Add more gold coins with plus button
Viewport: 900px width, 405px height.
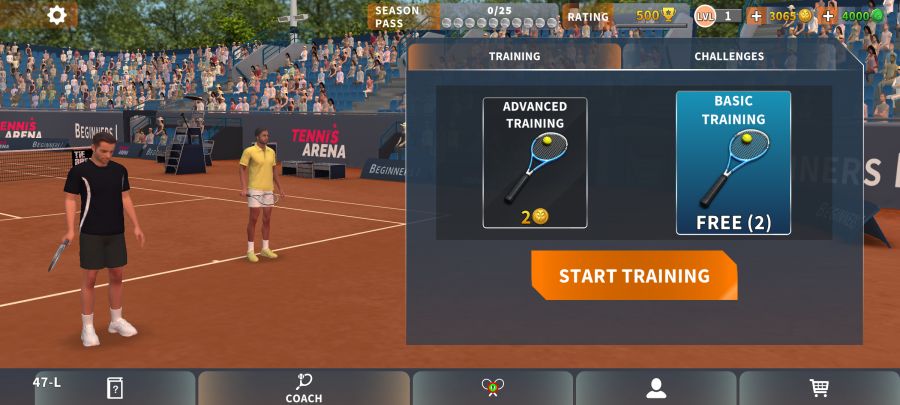(756, 16)
